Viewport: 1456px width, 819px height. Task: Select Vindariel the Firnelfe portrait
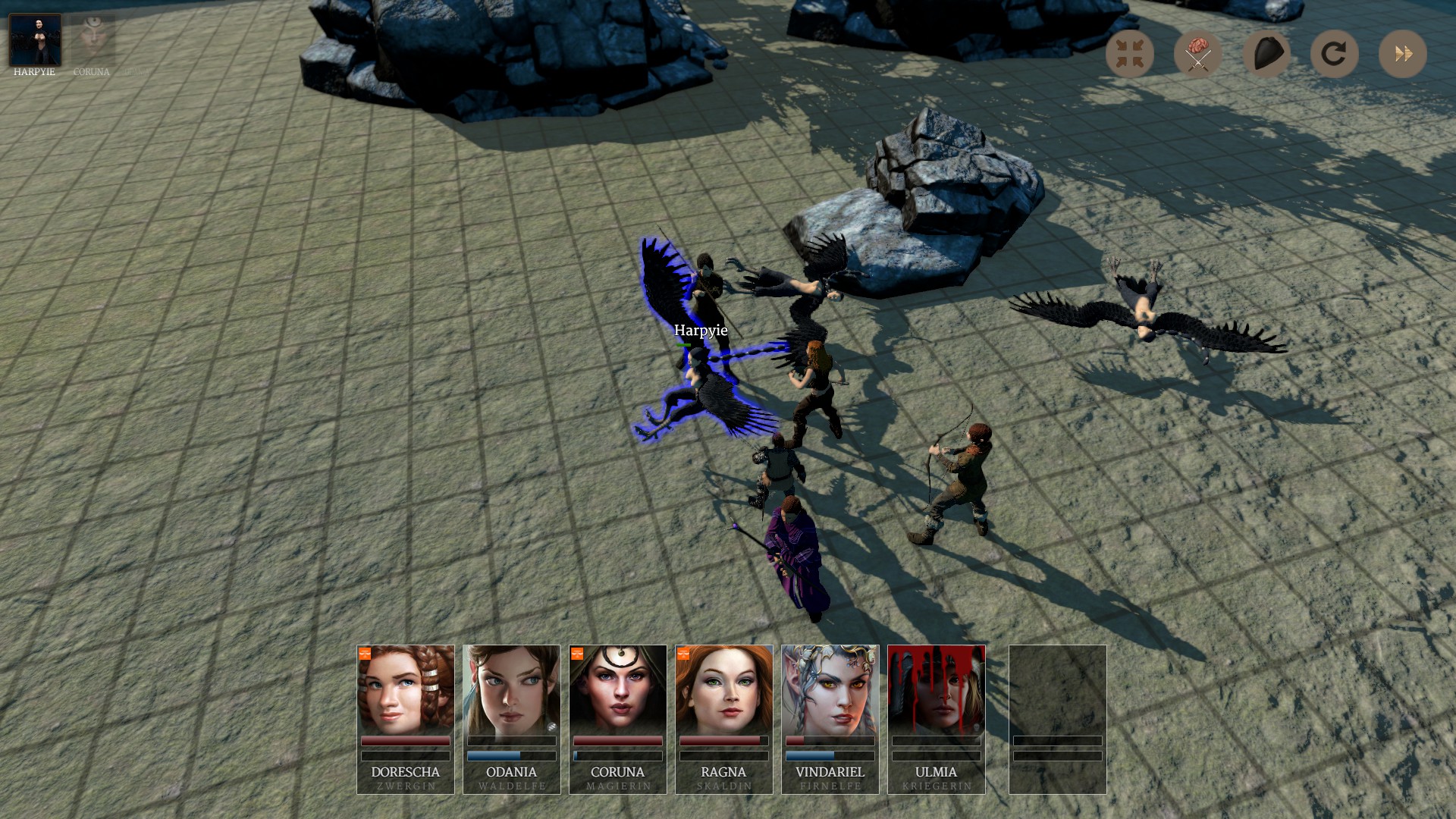pyautogui.click(x=830, y=690)
